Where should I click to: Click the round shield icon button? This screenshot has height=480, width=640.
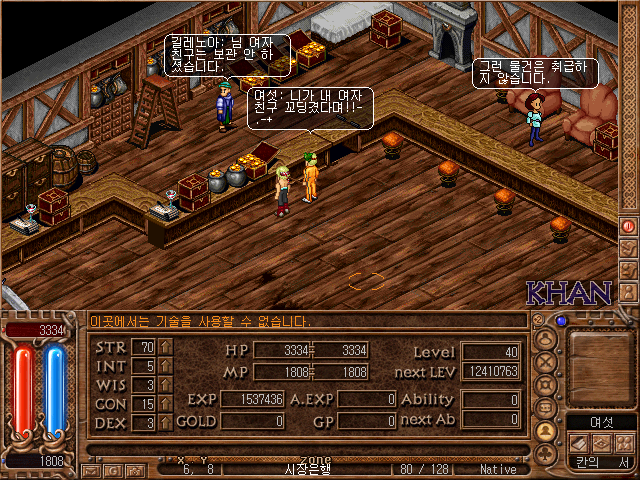546,385
